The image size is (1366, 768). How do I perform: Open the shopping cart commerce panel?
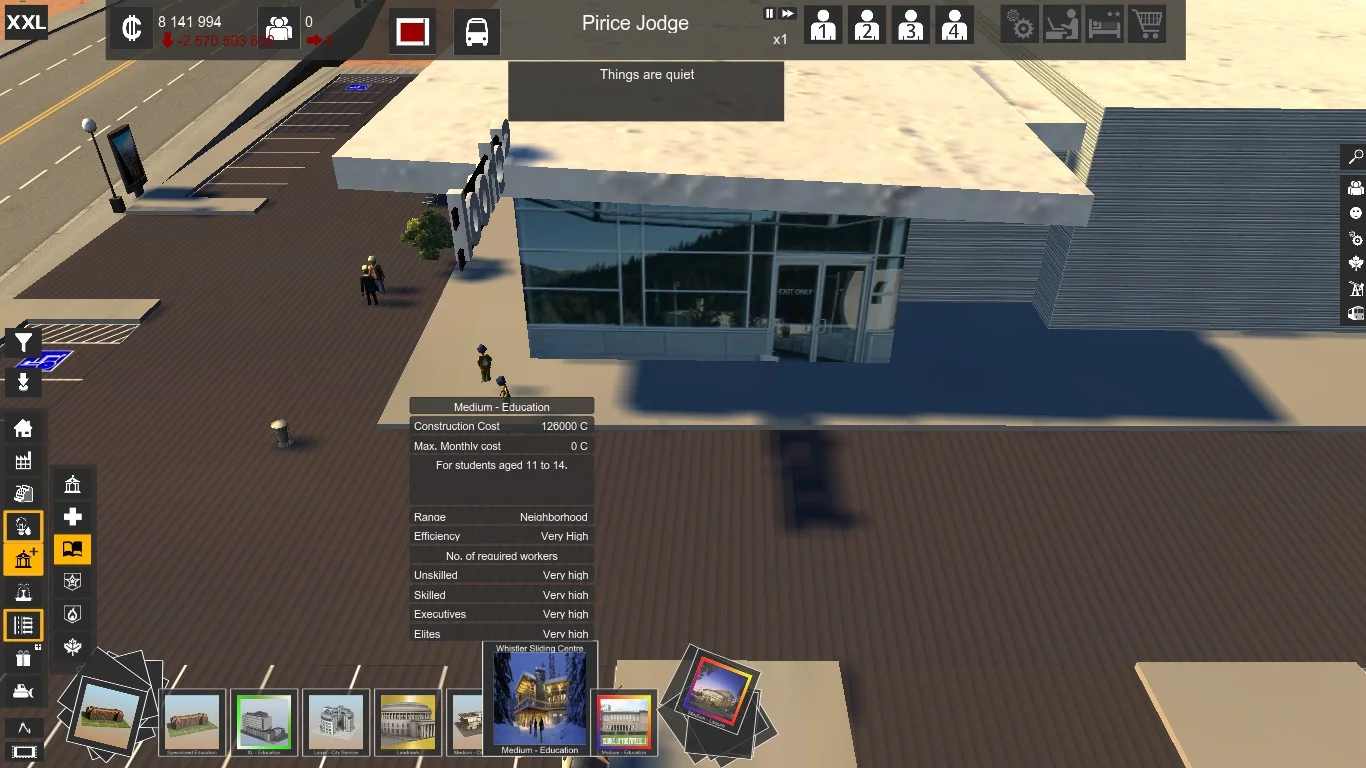tap(1147, 25)
